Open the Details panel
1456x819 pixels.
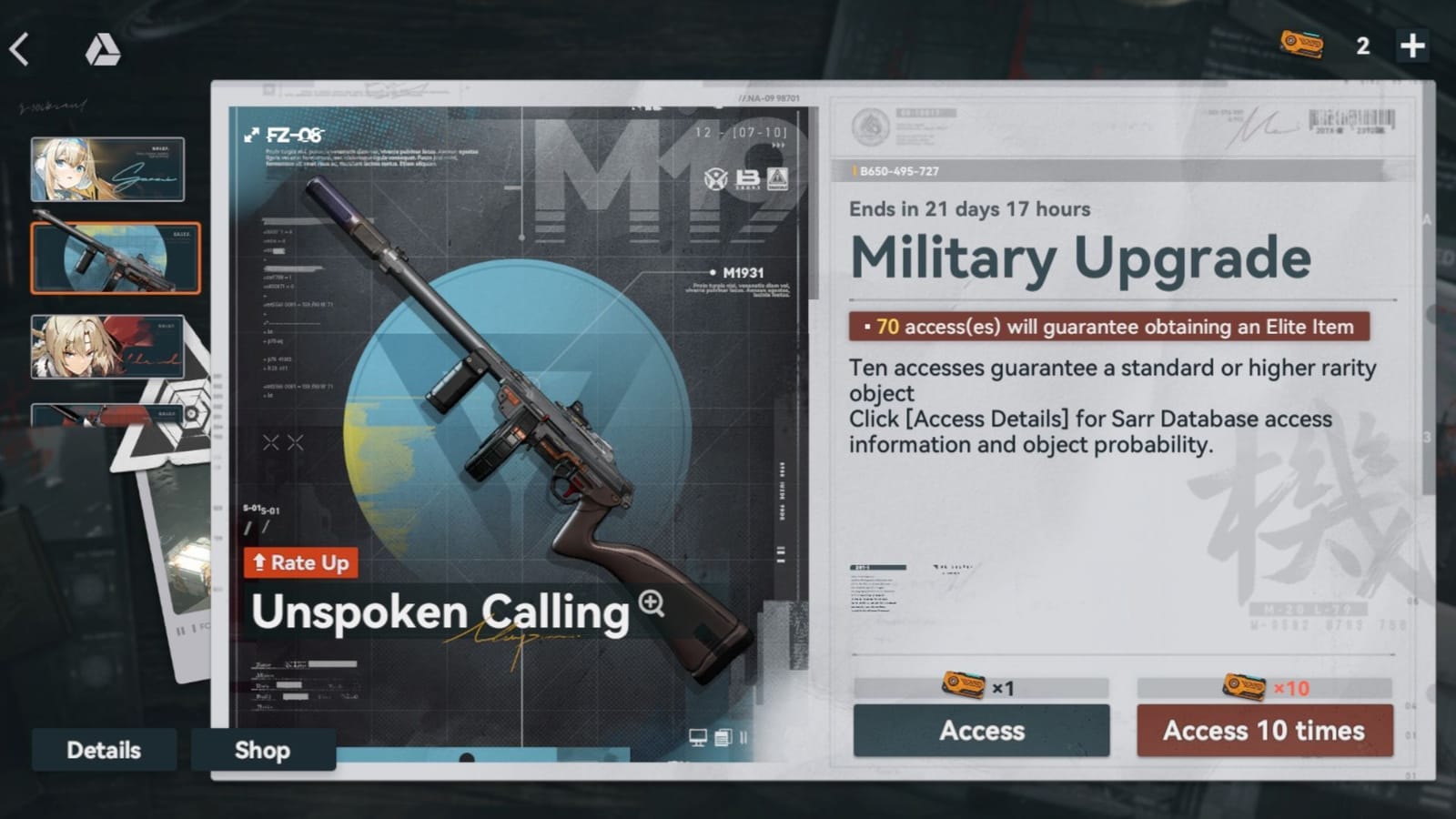(x=103, y=750)
